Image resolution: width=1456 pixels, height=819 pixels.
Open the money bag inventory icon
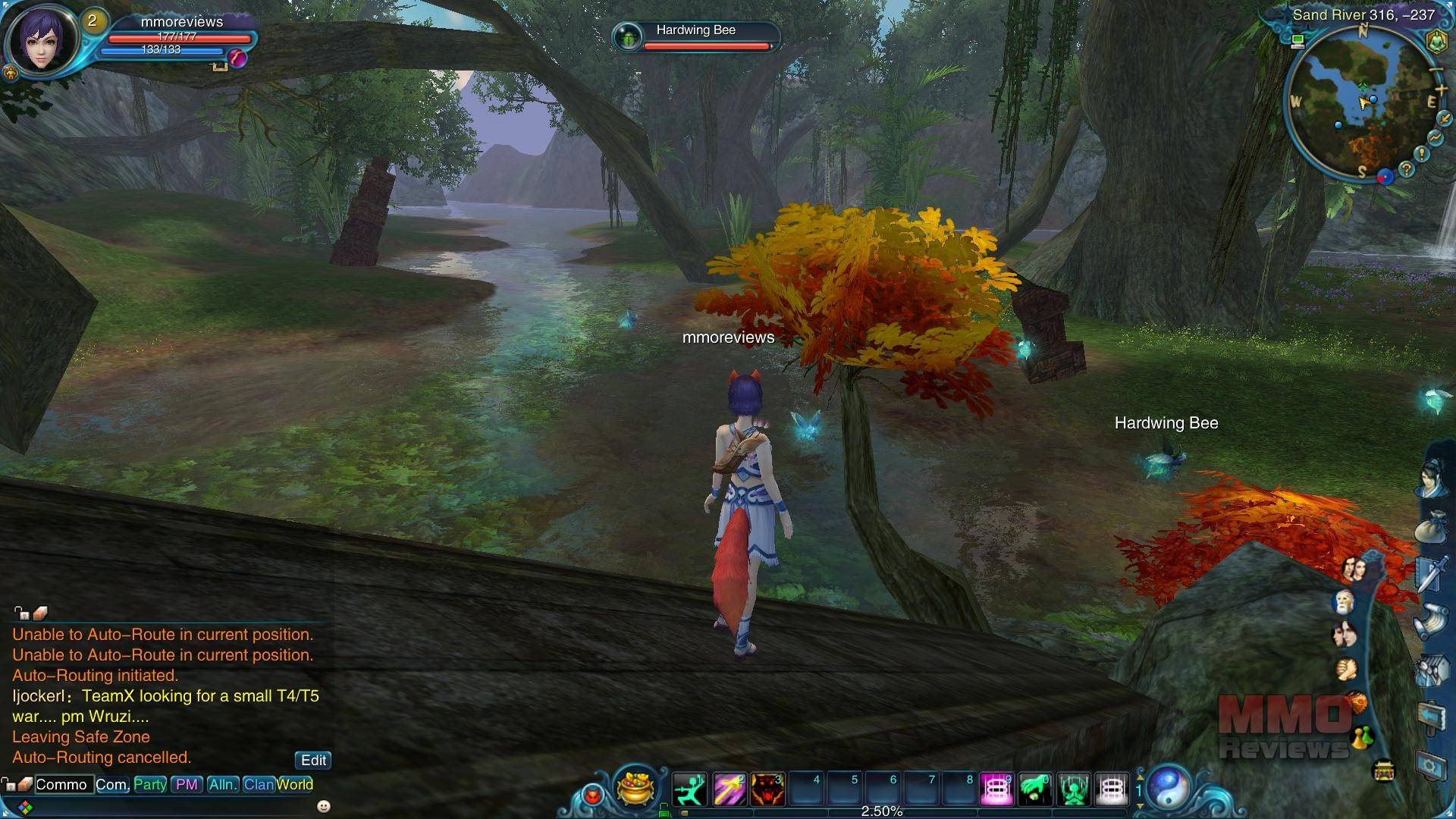pos(1432,527)
